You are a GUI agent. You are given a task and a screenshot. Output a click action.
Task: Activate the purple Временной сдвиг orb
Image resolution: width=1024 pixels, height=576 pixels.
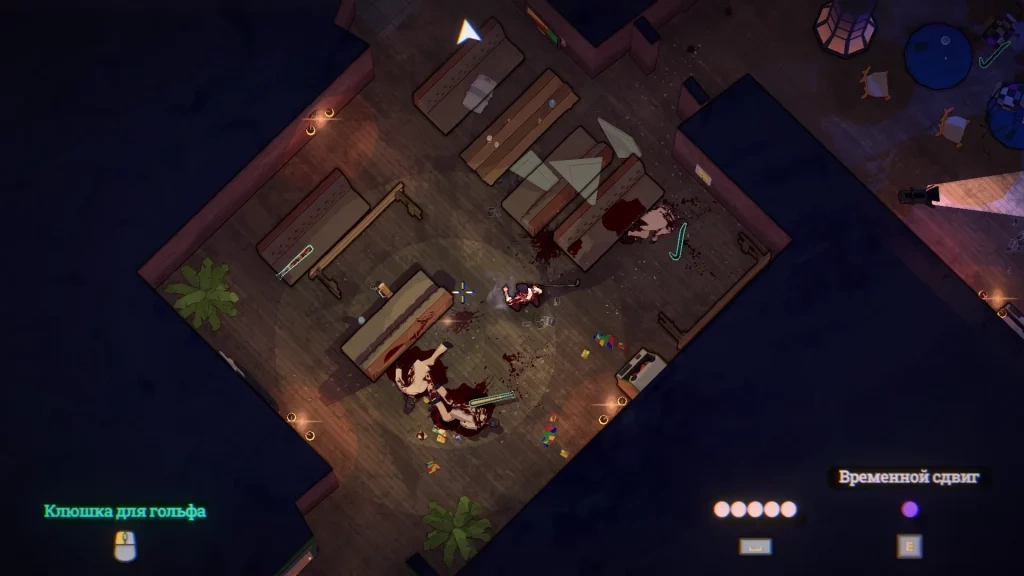(x=909, y=510)
